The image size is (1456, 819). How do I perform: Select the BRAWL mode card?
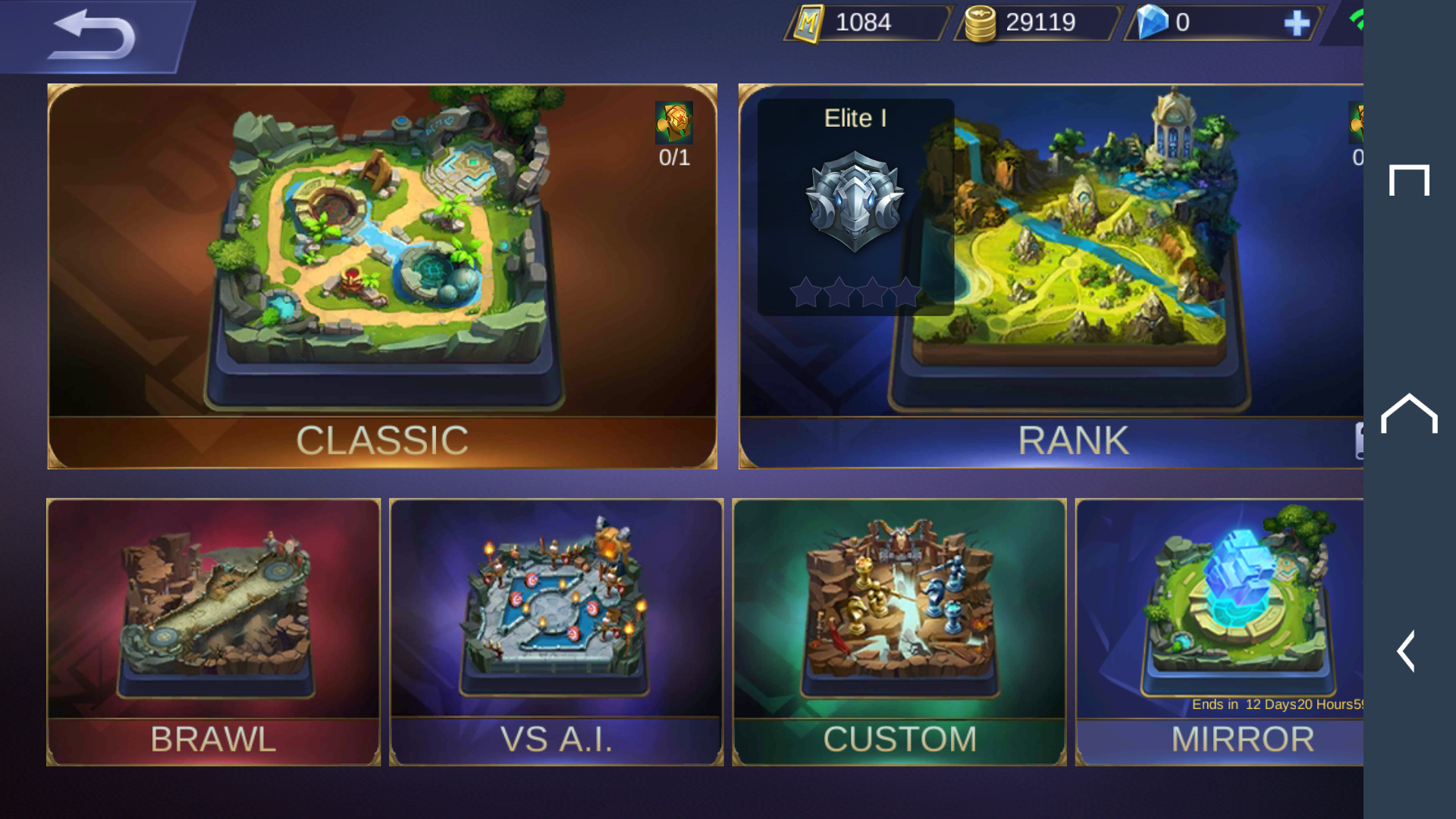pyautogui.click(x=213, y=629)
